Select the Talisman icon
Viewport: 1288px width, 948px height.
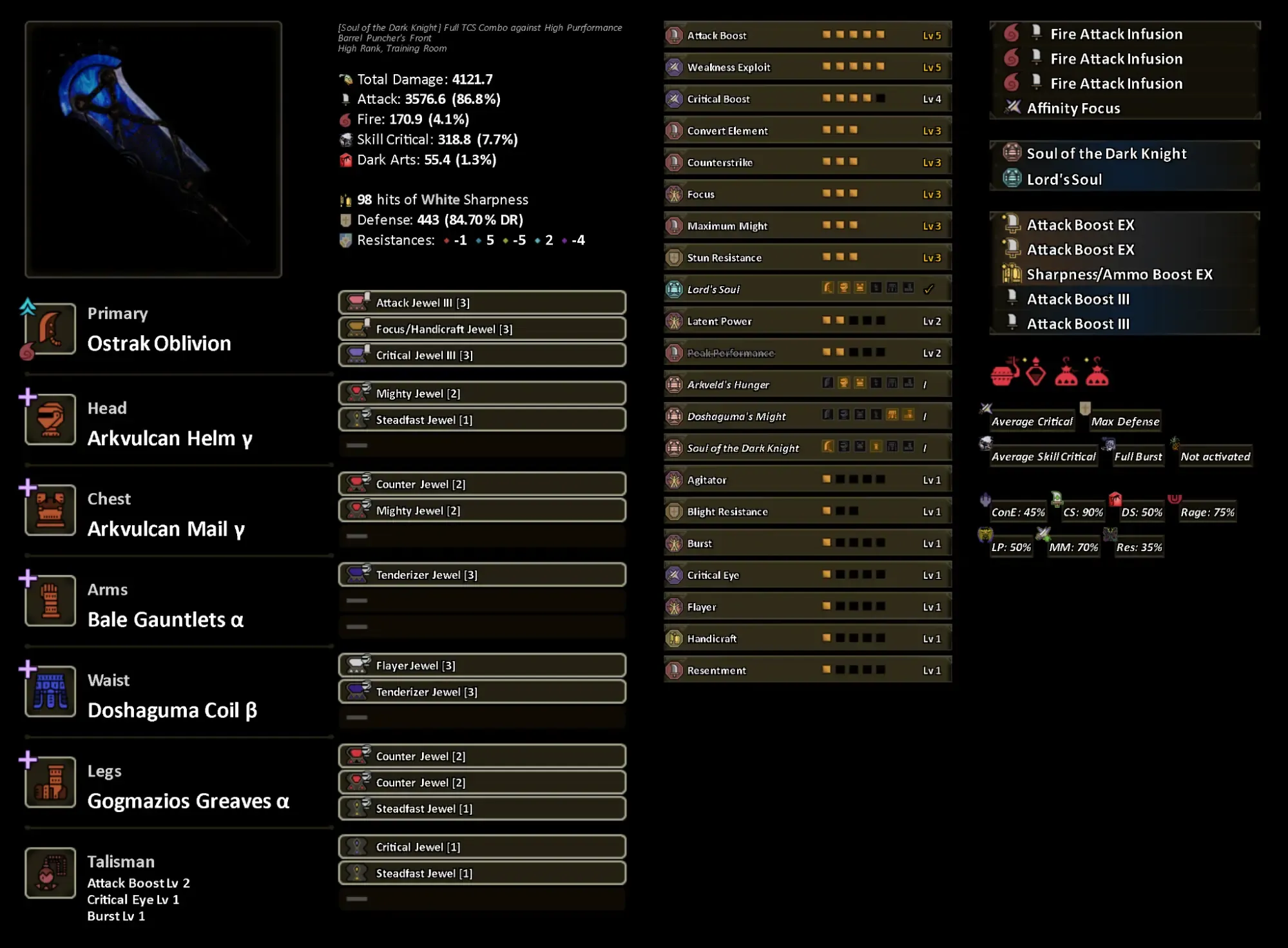50,873
